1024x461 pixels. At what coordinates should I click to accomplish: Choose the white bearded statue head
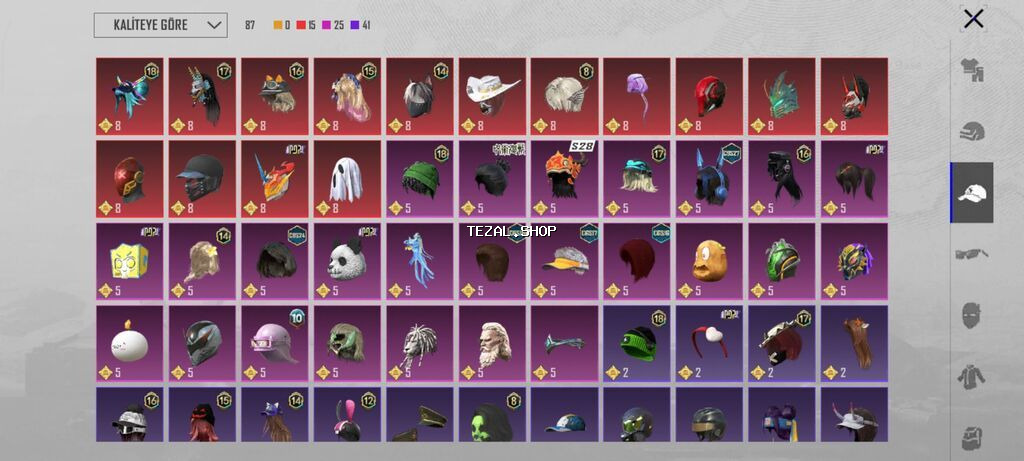click(492, 344)
